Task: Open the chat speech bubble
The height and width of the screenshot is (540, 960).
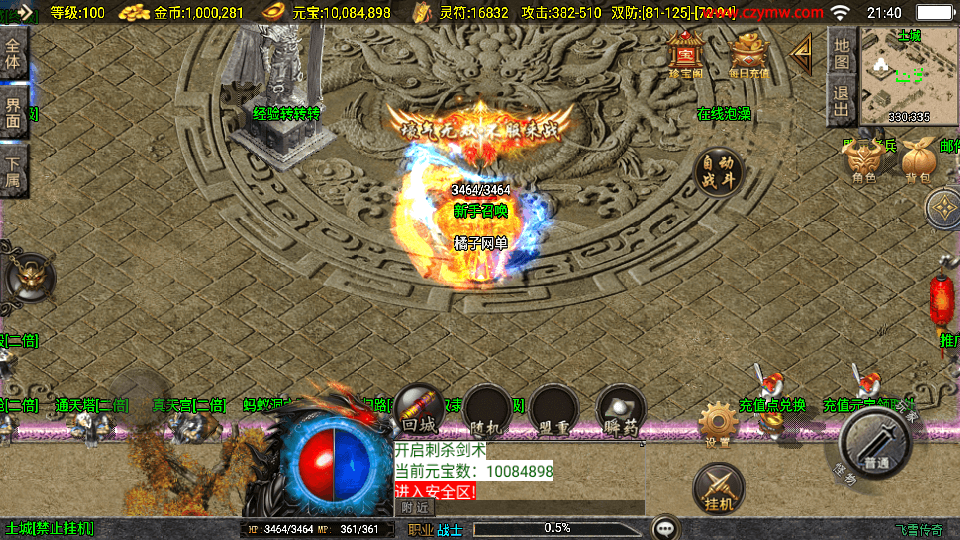Action: [x=664, y=528]
